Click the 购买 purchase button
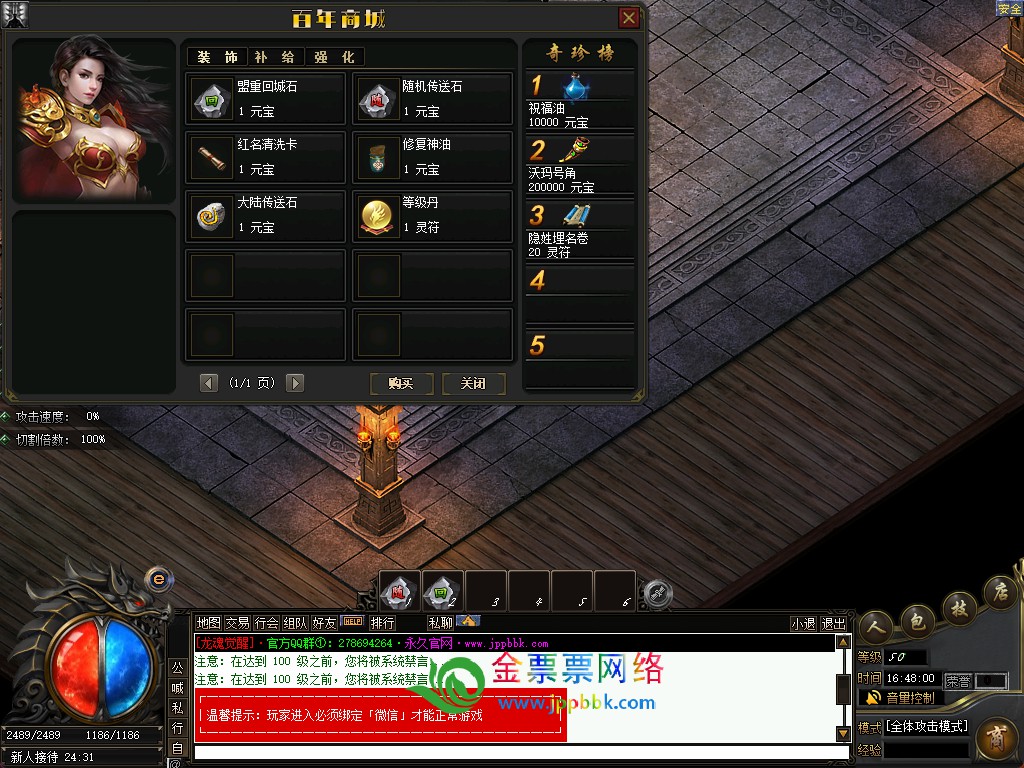 point(401,383)
